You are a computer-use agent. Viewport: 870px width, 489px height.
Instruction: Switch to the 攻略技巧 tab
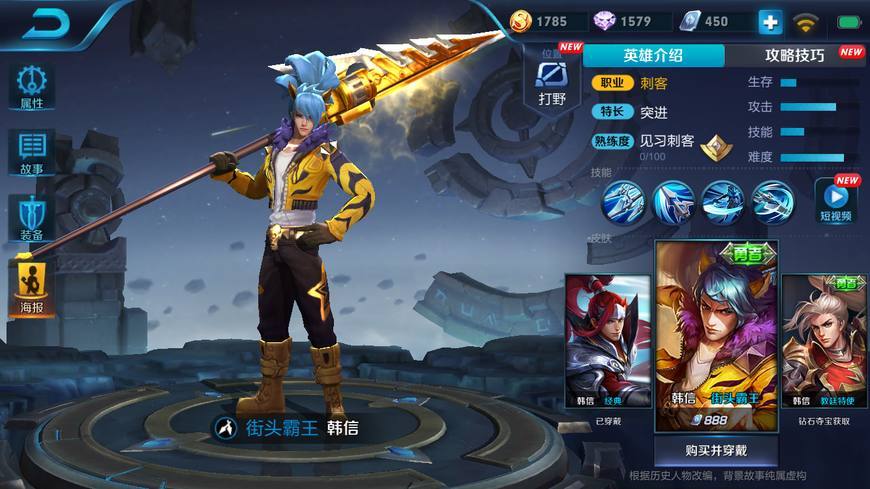pyautogui.click(x=795, y=56)
